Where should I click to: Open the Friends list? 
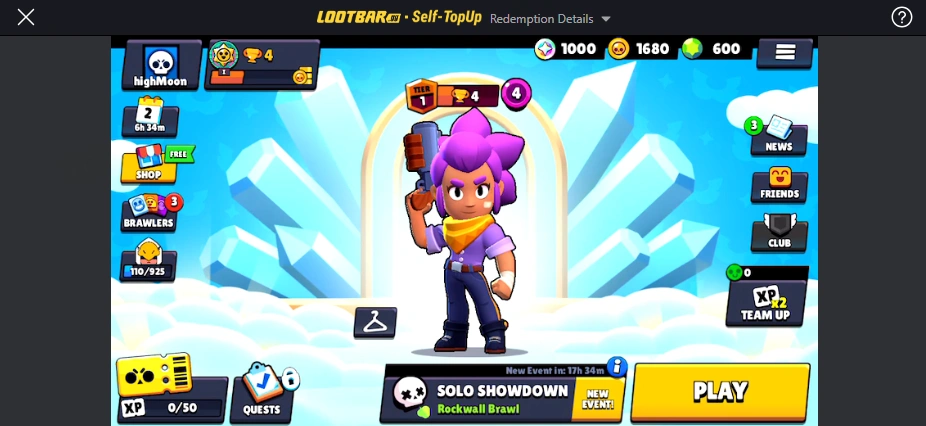coord(779,184)
